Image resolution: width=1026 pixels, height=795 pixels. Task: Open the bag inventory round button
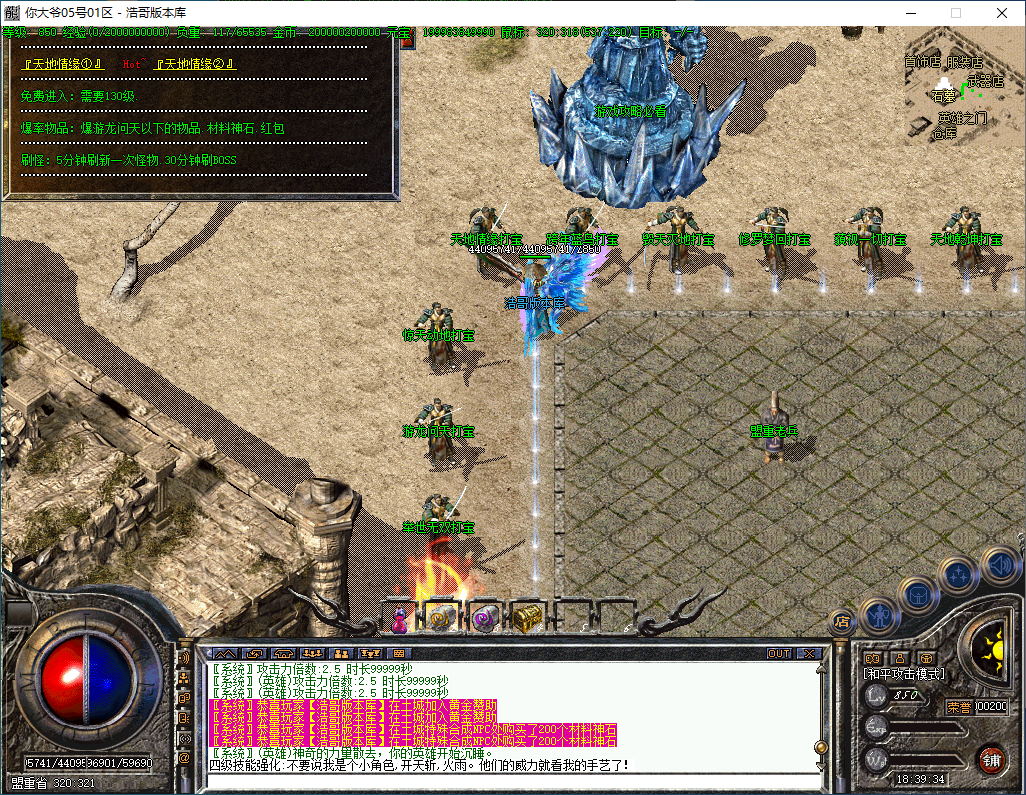point(916,594)
